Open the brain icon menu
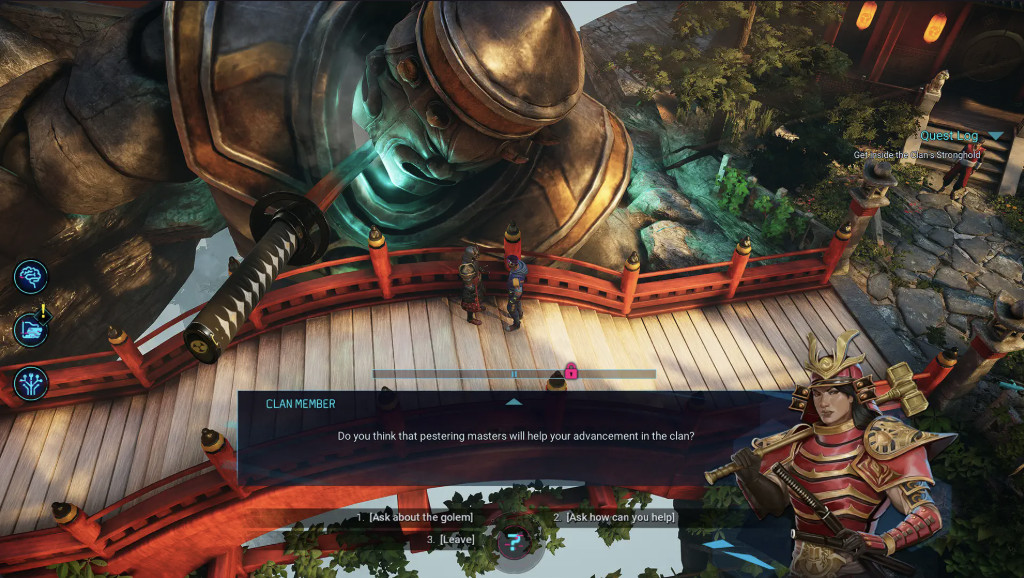Image resolution: width=1024 pixels, height=578 pixels. click(x=31, y=276)
